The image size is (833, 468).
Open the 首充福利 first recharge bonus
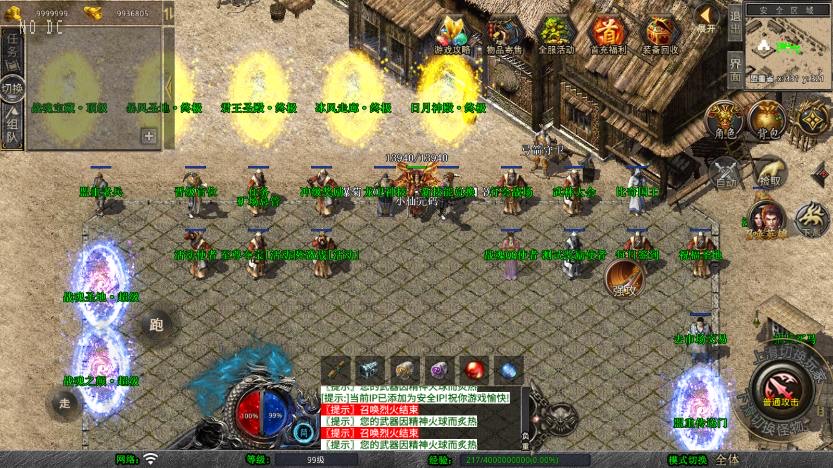[x=606, y=34]
